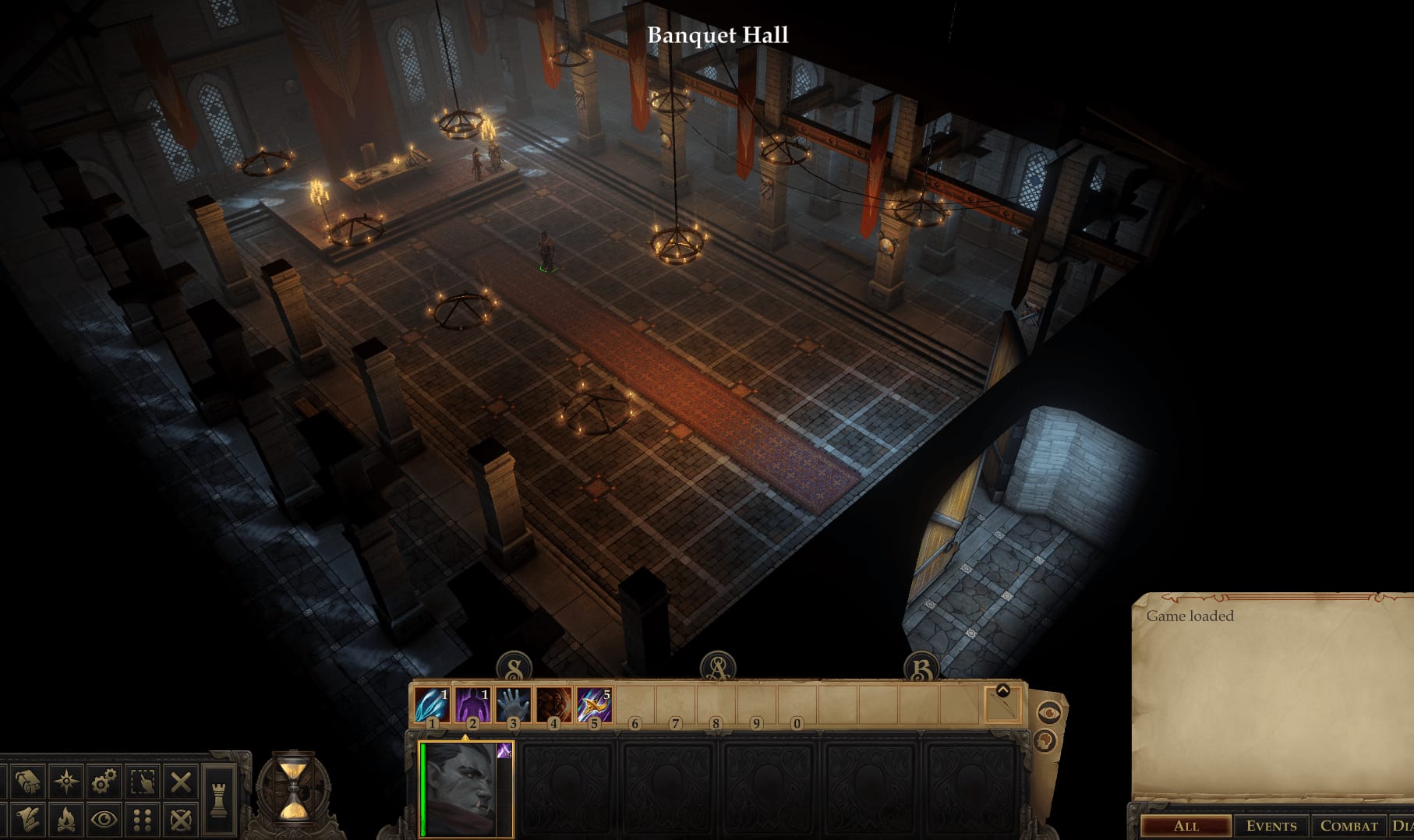Use the spectral hand ability in slot 3

click(x=513, y=704)
